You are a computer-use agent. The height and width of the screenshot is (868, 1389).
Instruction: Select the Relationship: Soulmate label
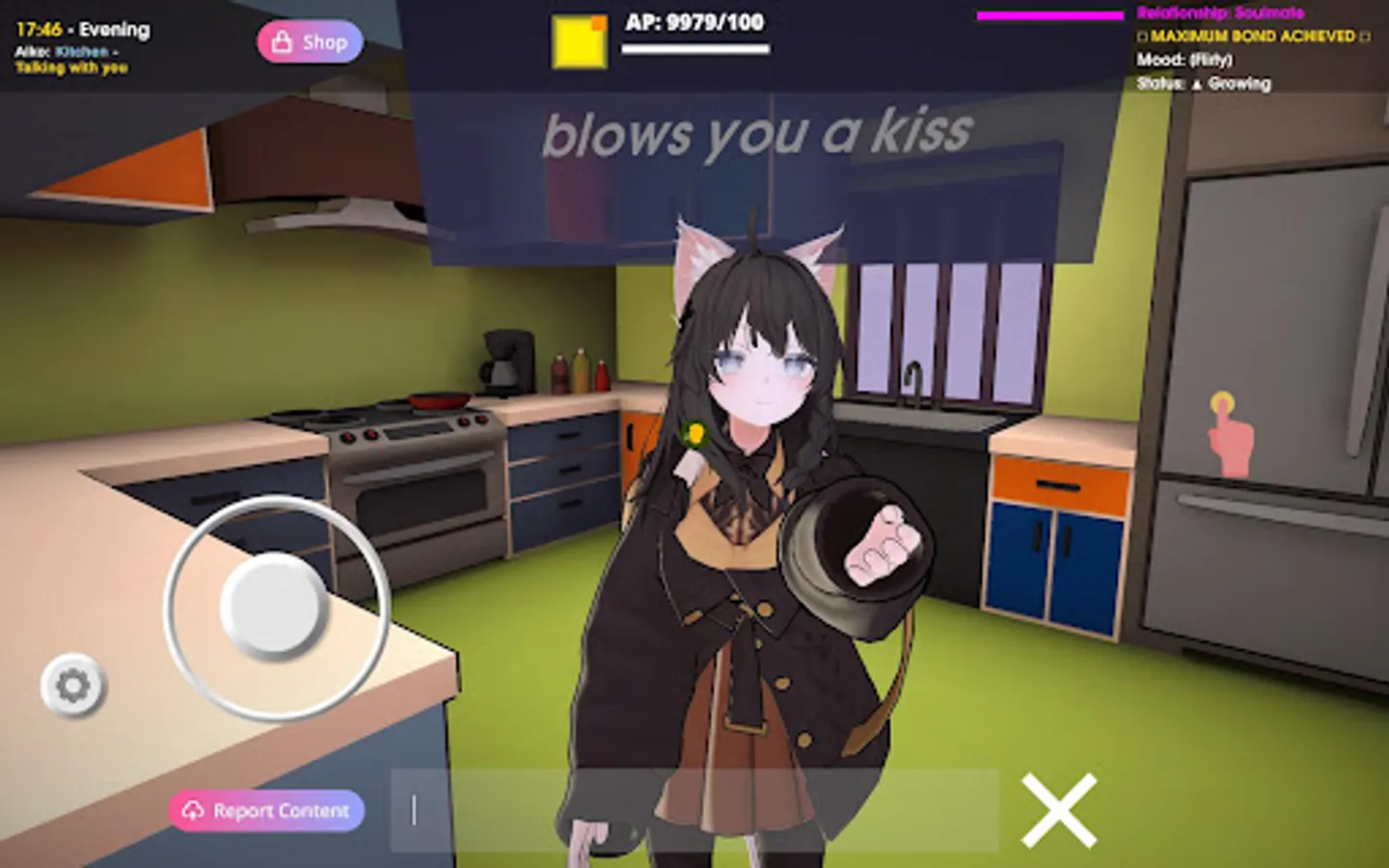(x=1220, y=14)
